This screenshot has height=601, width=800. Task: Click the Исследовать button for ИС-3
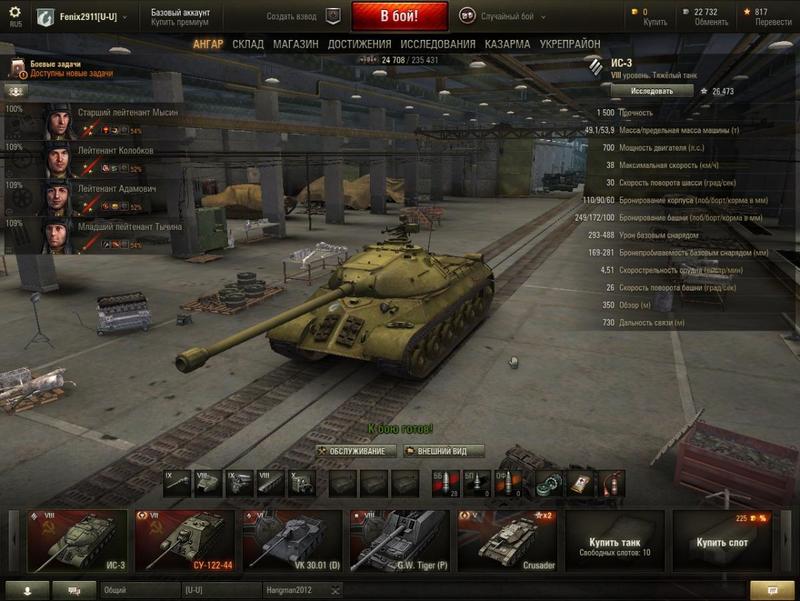pos(650,91)
